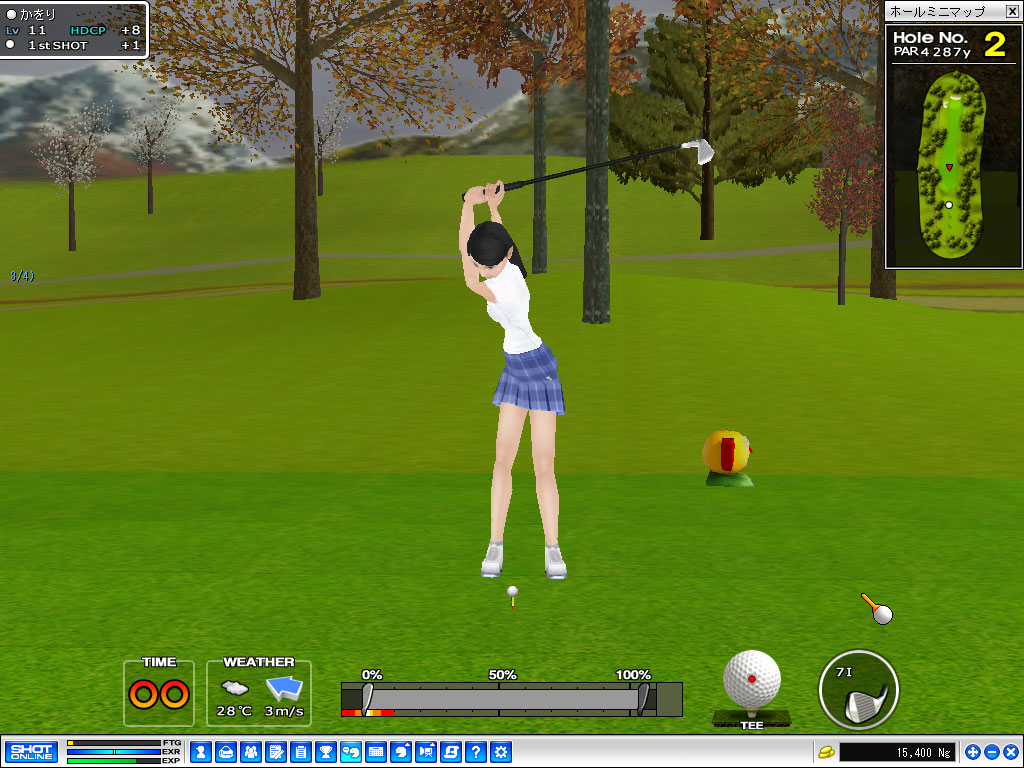Image resolution: width=1024 pixels, height=768 pixels.
Task: Click the gold coins currency icon
Action: pos(826,751)
